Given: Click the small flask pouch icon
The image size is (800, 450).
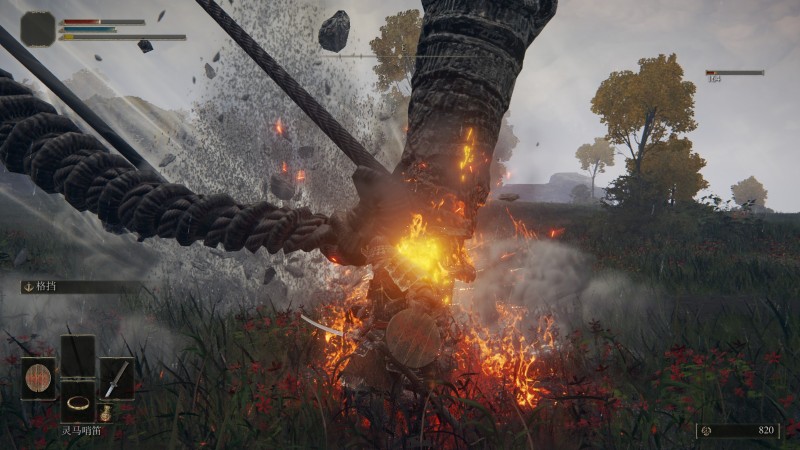Looking at the screenshot, I should (105, 412).
